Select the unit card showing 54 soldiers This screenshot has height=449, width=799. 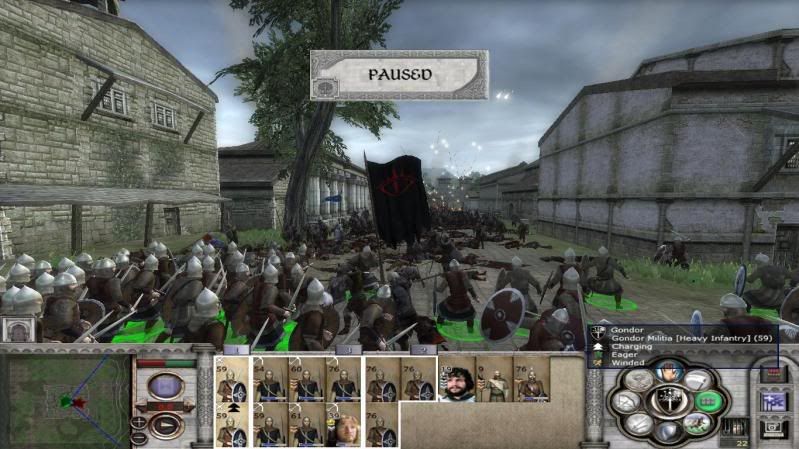(x=269, y=381)
